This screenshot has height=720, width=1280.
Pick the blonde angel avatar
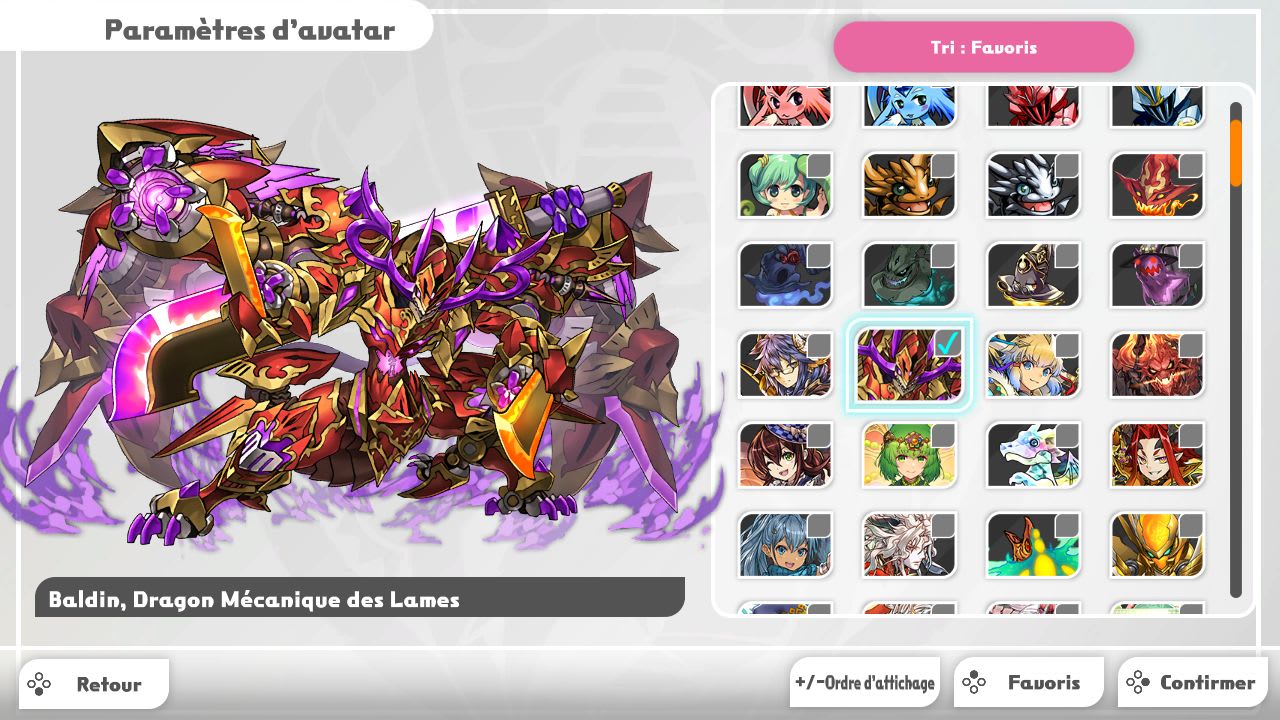click(1033, 365)
